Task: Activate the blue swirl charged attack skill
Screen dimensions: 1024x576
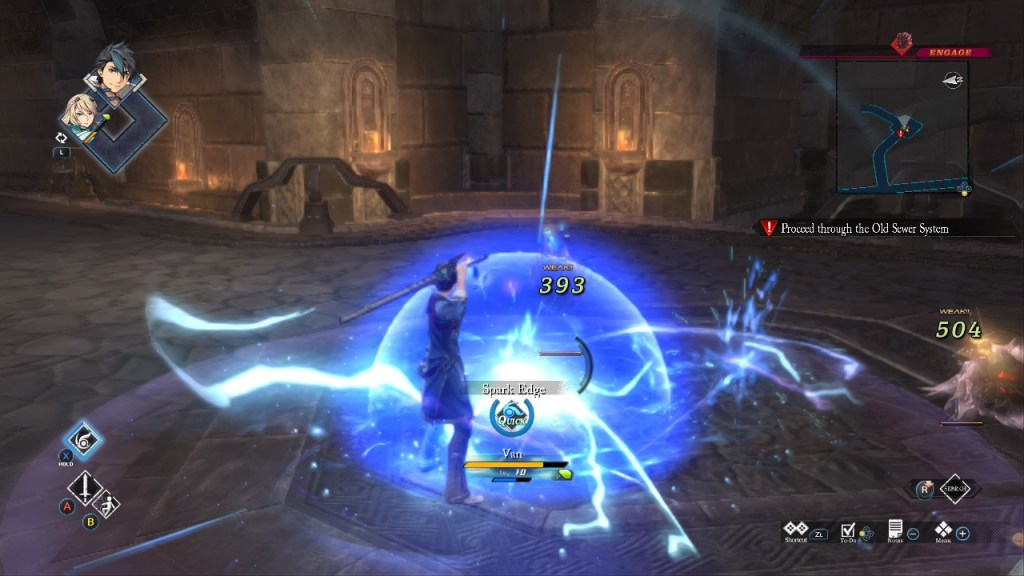Action: click(x=83, y=442)
